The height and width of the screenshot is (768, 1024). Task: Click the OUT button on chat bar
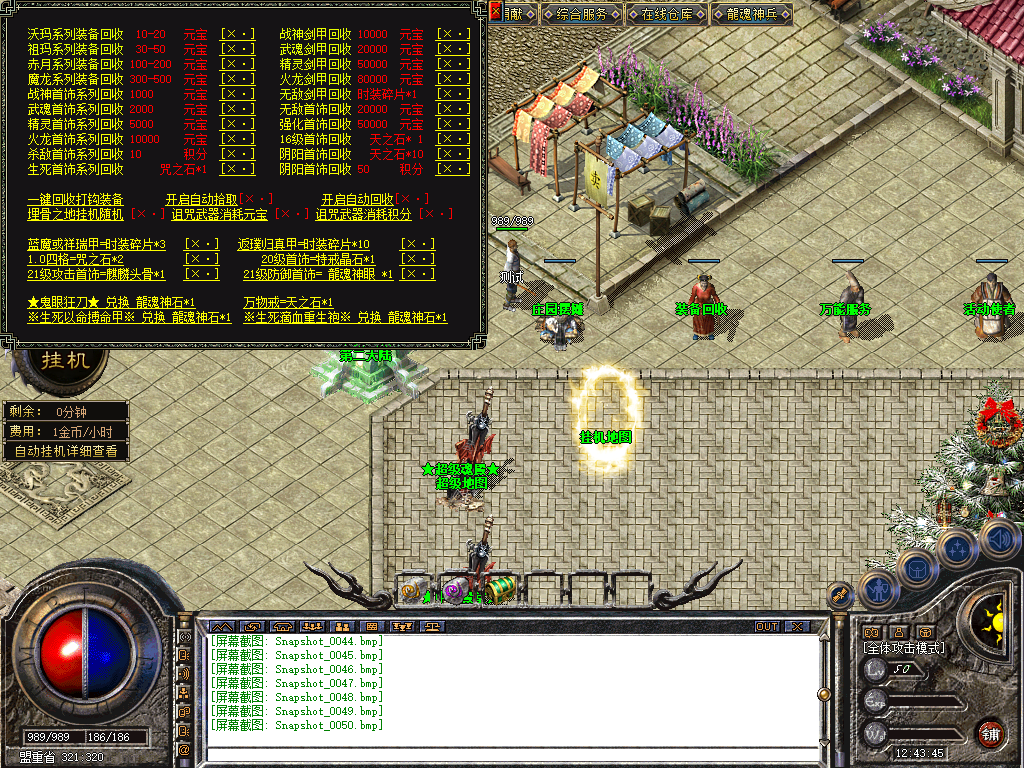(x=766, y=626)
